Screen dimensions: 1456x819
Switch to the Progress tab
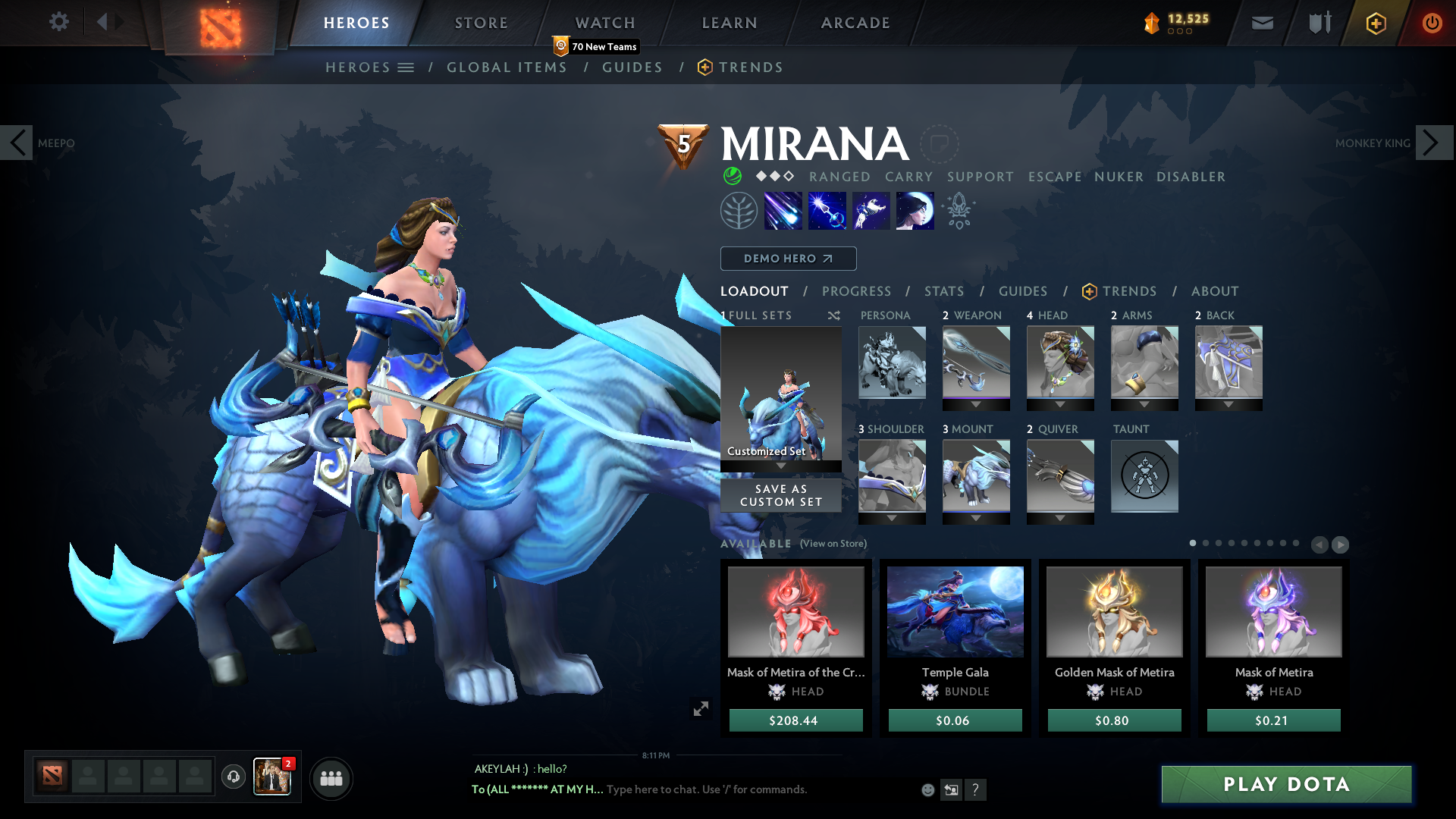(857, 291)
